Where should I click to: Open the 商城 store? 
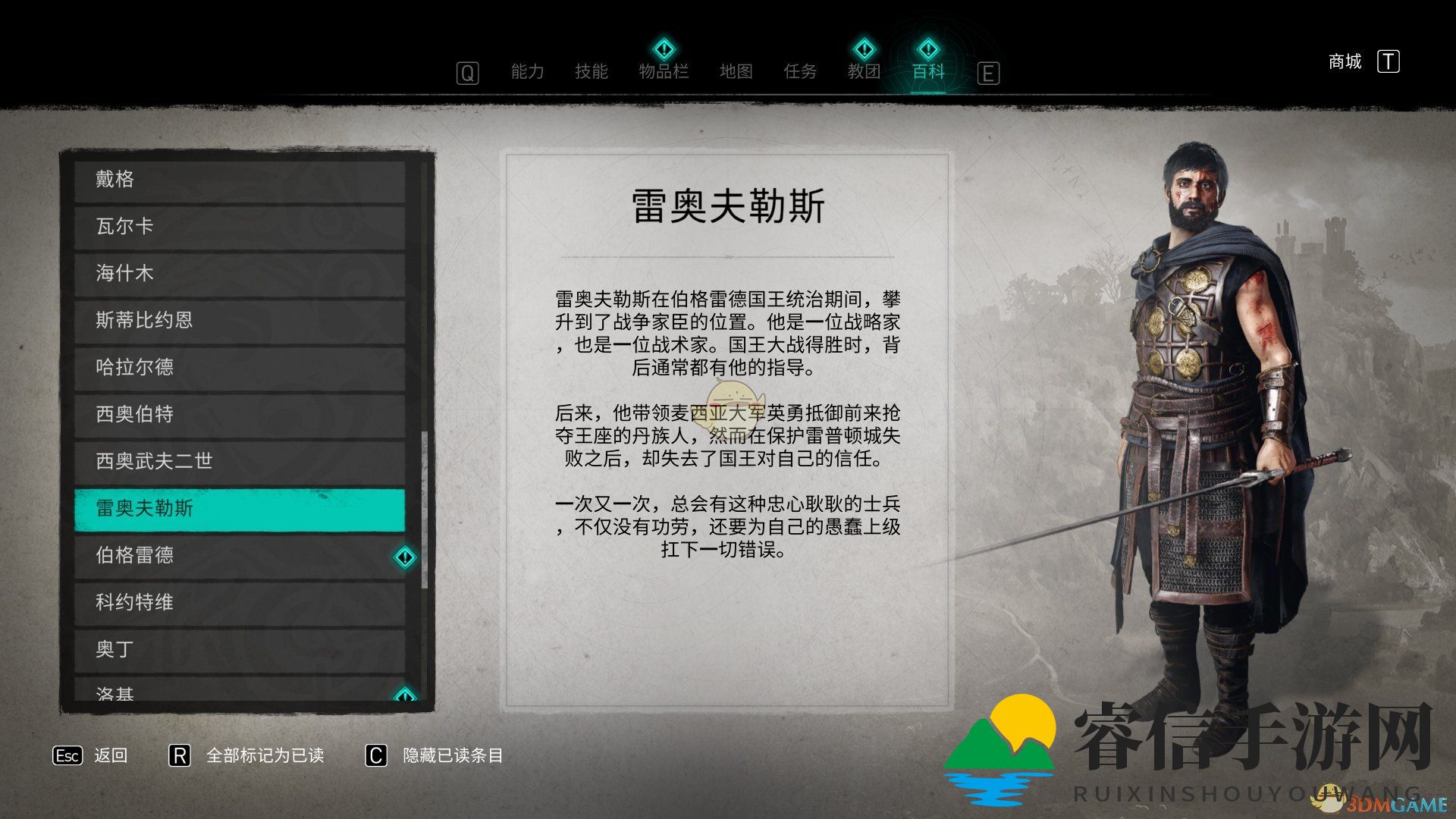click(1344, 62)
